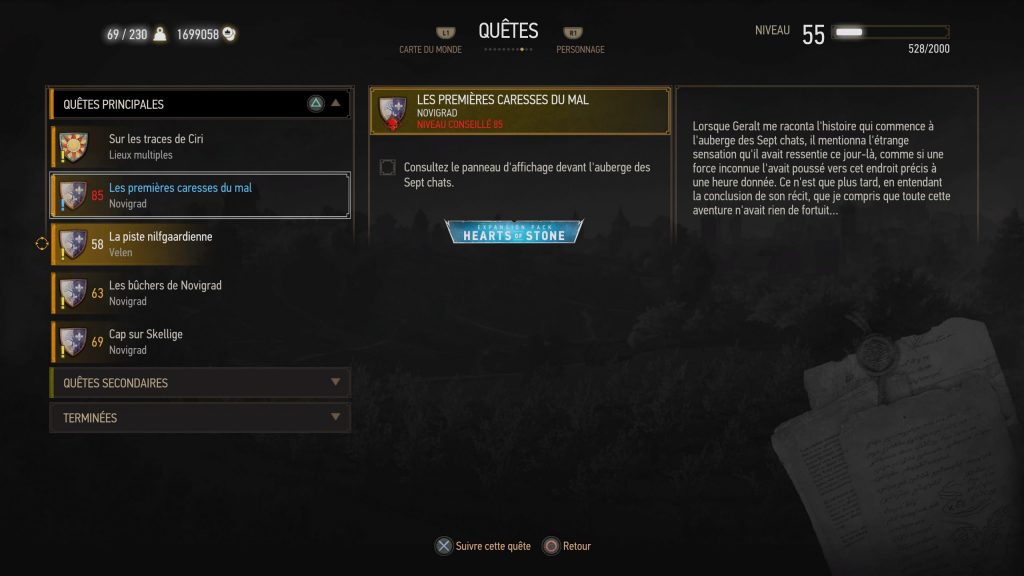The image size is (1024, 576).
Task: Switch to the Carte du monde tab
Action: pyautogui.click(x=432, y=42)
